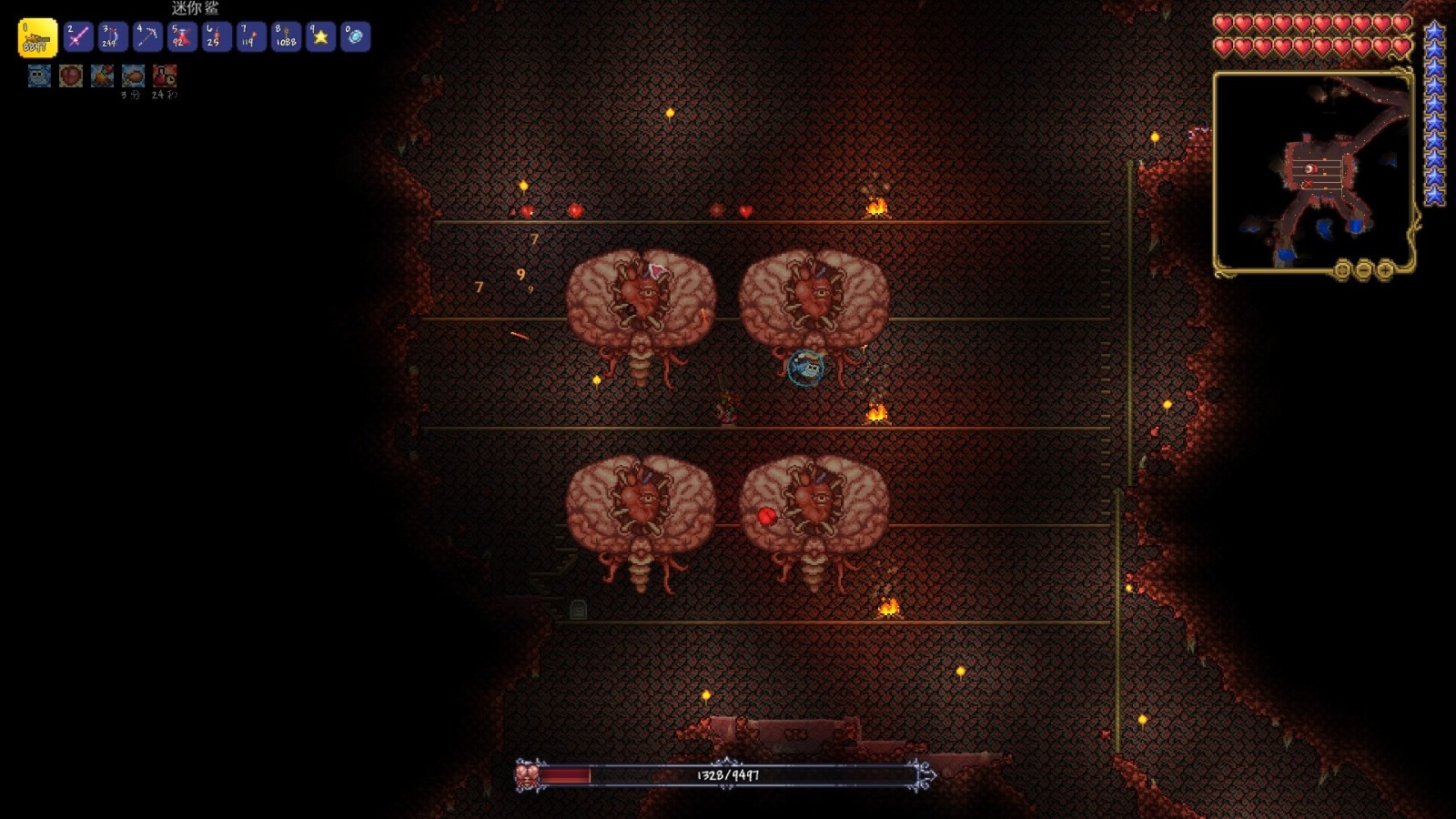This screenshot has width=1456, height=819.
Task: Choose the bow in hotbar slot 3
Action: point(113,37)
